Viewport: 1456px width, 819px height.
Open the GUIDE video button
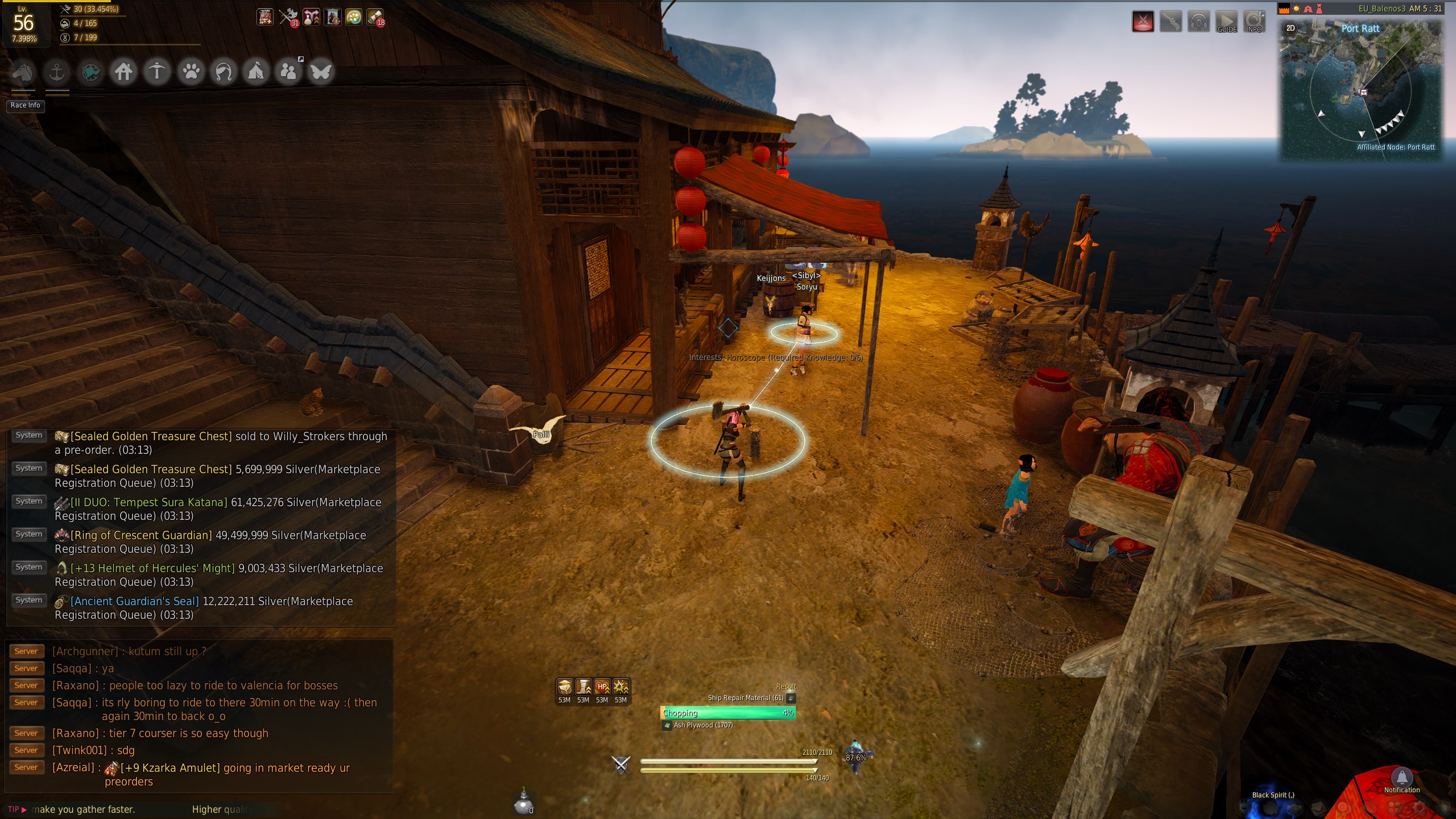click(x=1227, y=22)
